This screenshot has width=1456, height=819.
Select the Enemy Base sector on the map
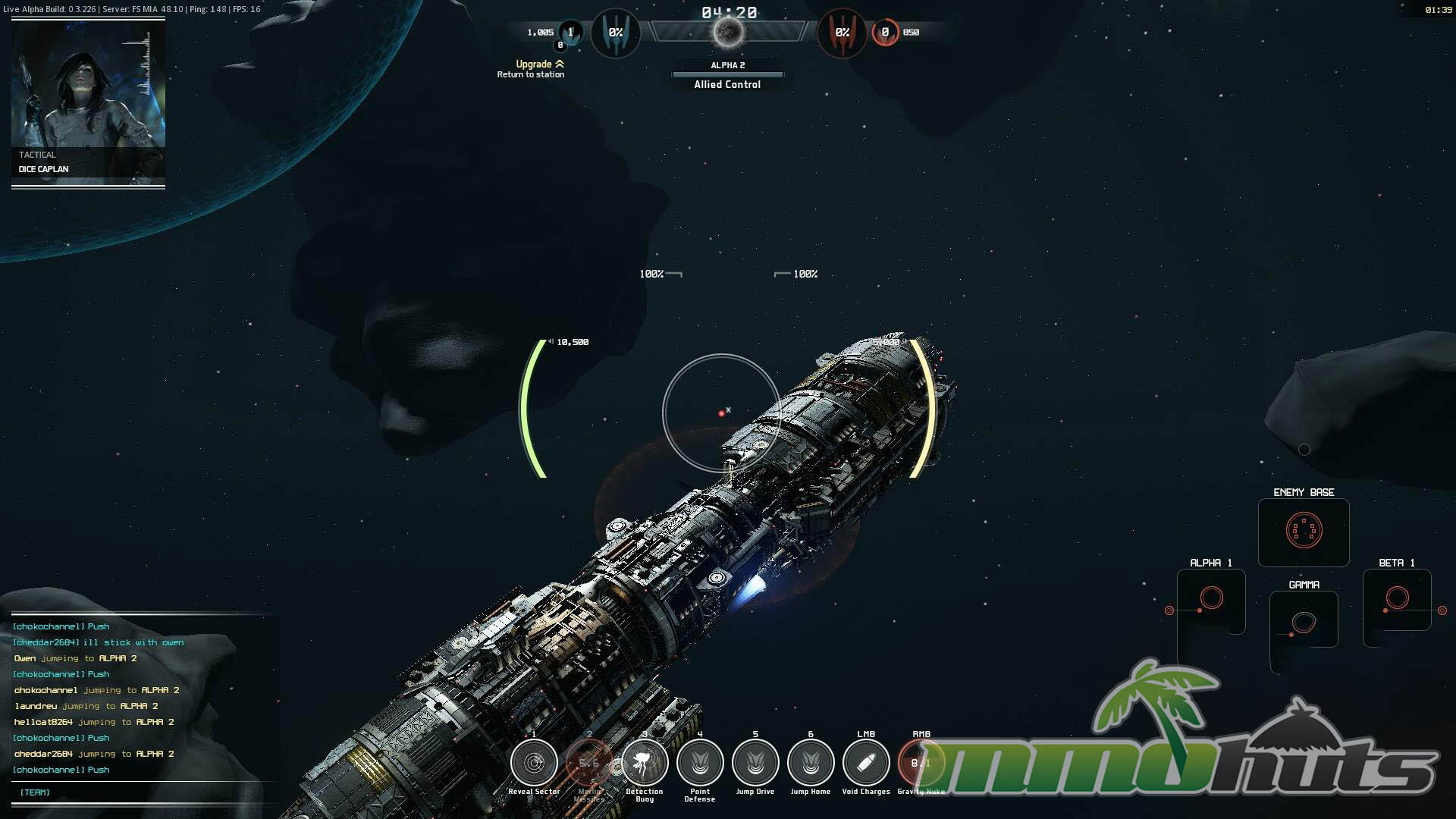(x=1304, y=531)
